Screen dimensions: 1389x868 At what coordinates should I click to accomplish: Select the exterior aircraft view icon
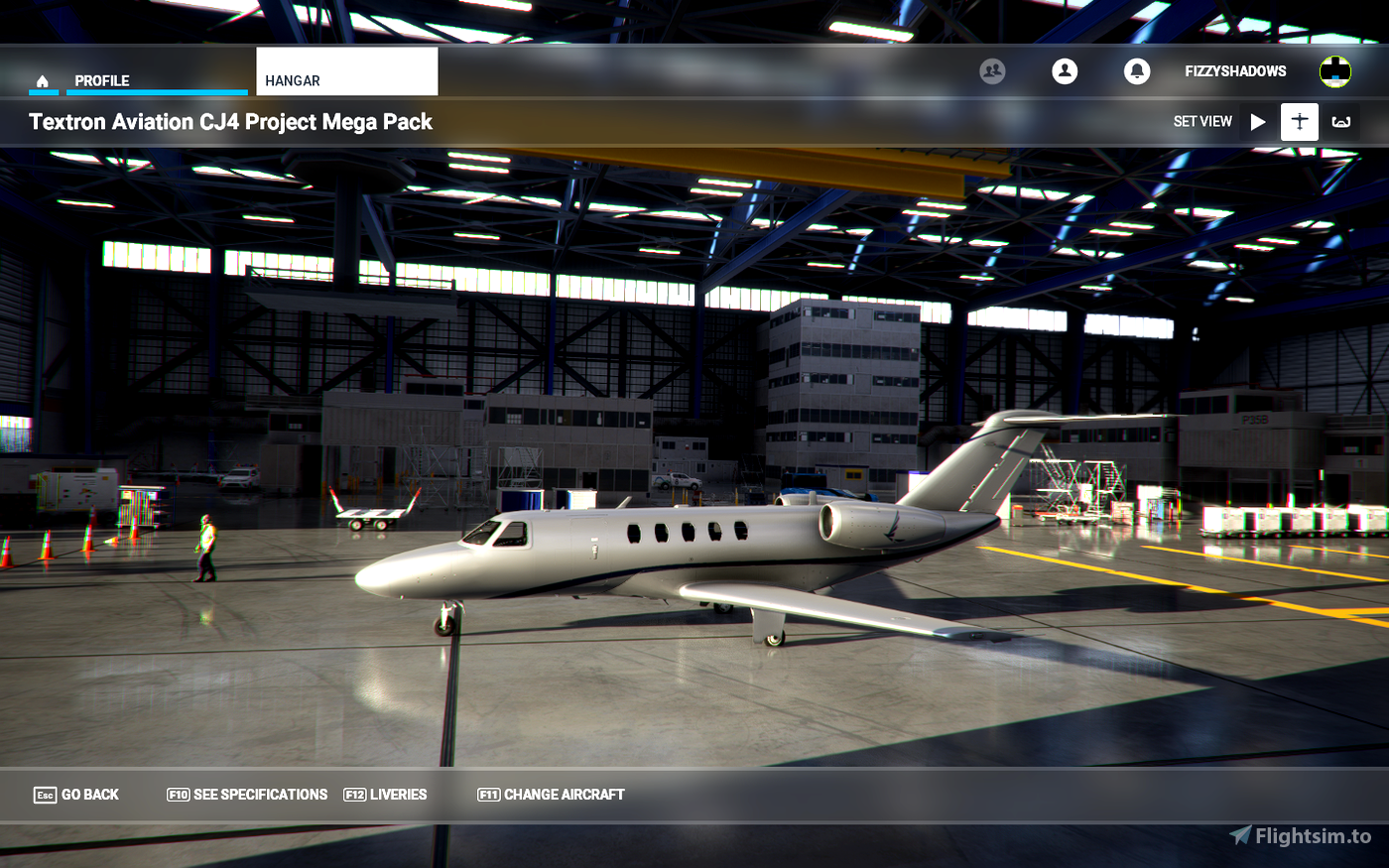click(1300, 121)
